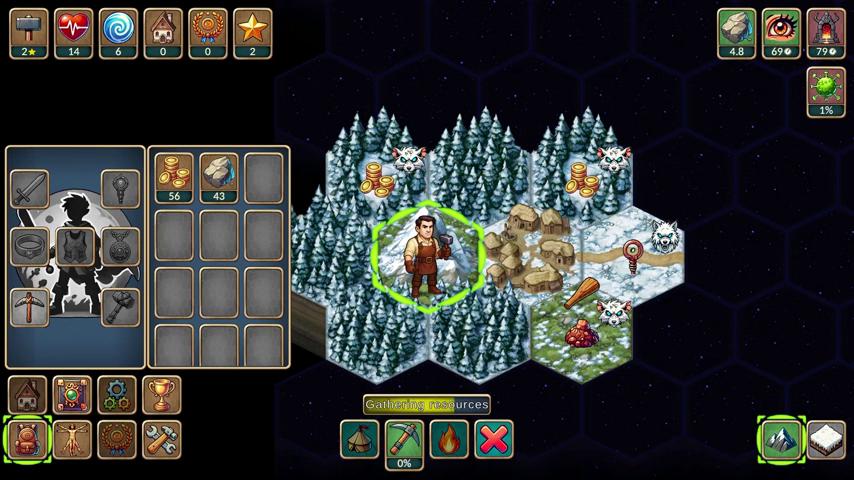Activate the campfire action

coord(449,439)
